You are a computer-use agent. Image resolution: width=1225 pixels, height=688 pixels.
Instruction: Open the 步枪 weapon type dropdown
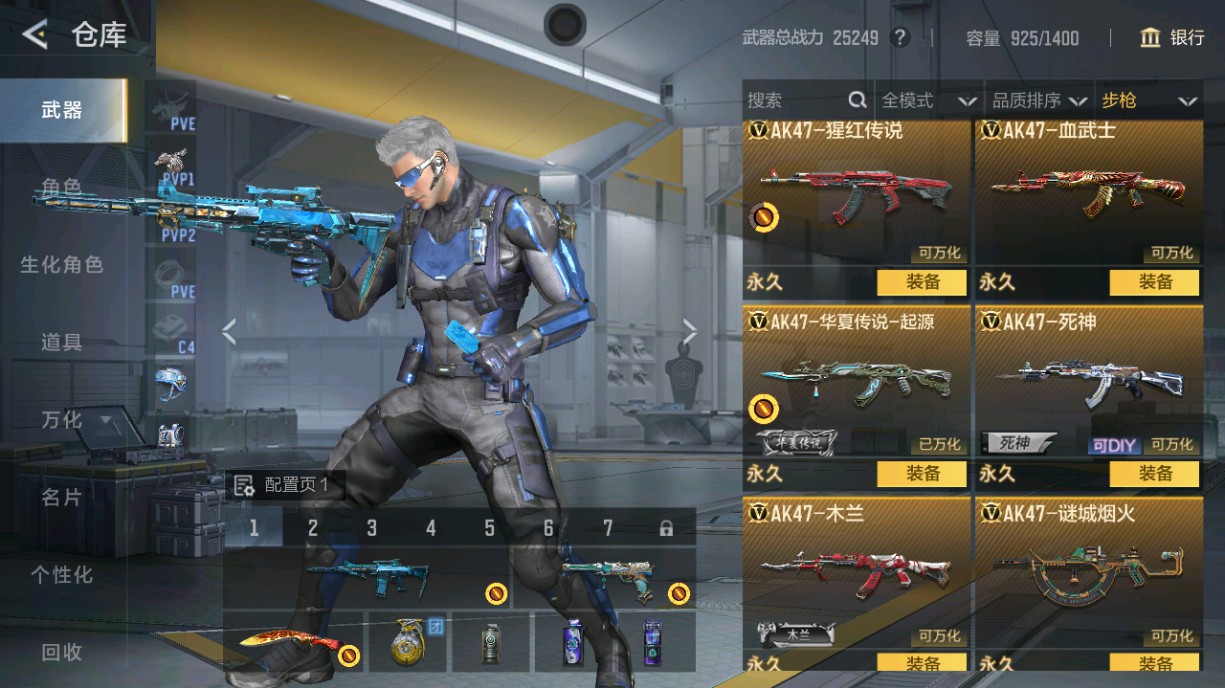tap(1149, 100)
